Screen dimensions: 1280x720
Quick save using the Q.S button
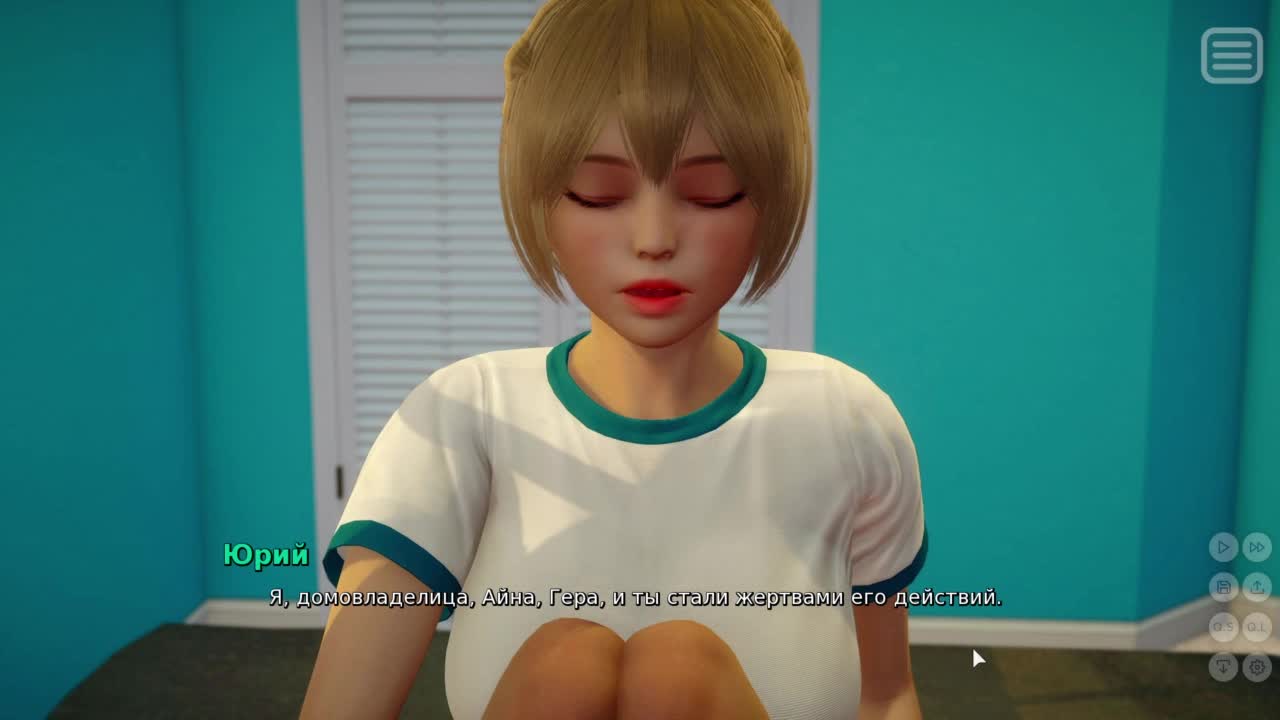pos(1223,627)
